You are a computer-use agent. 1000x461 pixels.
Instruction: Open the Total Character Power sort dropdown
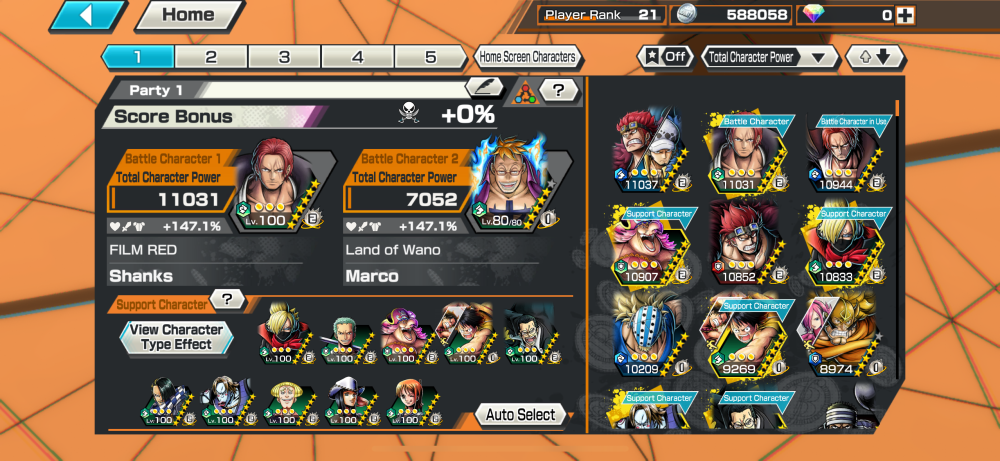[769, 57]
